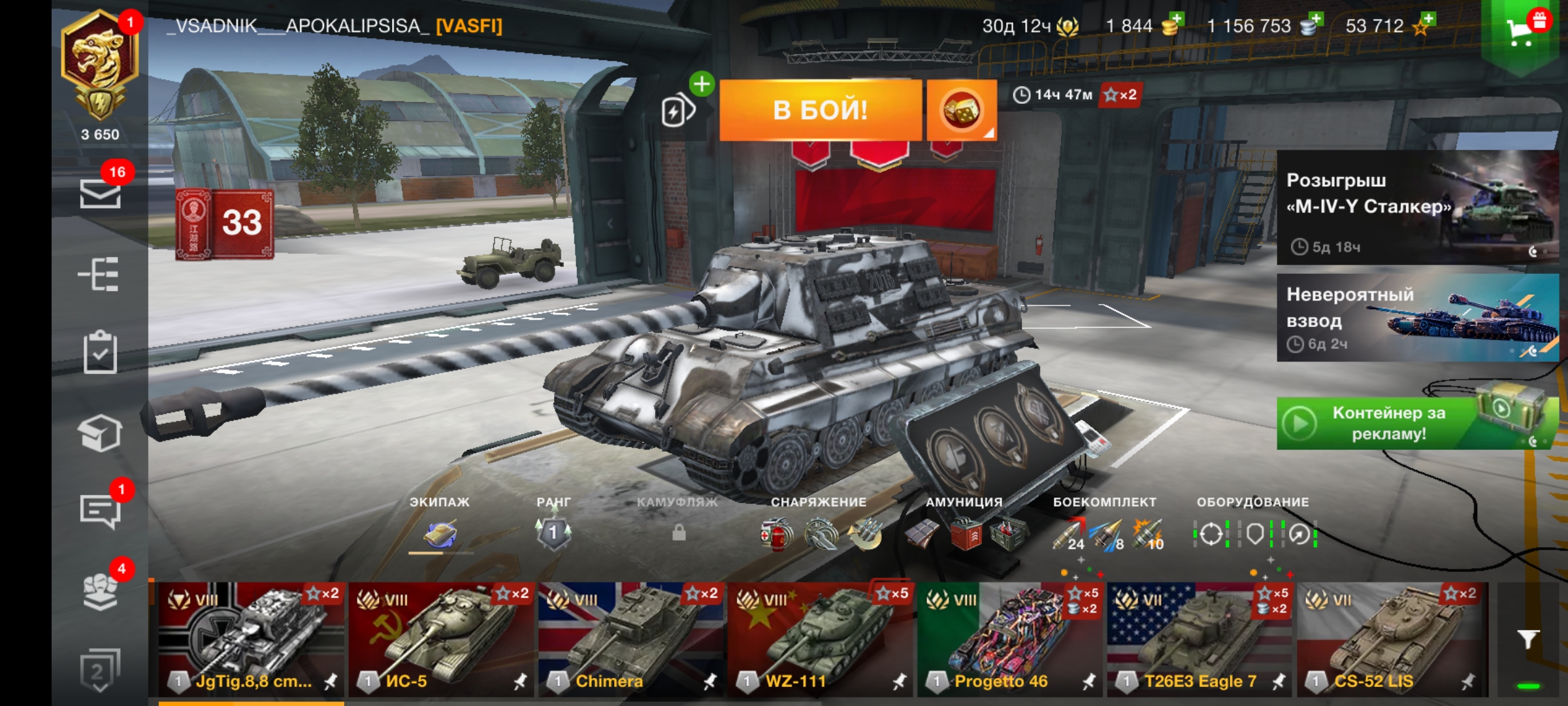Select the T26E3 Eagle 7 tank
This screenshot has width=1568, height=706.
click(1199, 639)
